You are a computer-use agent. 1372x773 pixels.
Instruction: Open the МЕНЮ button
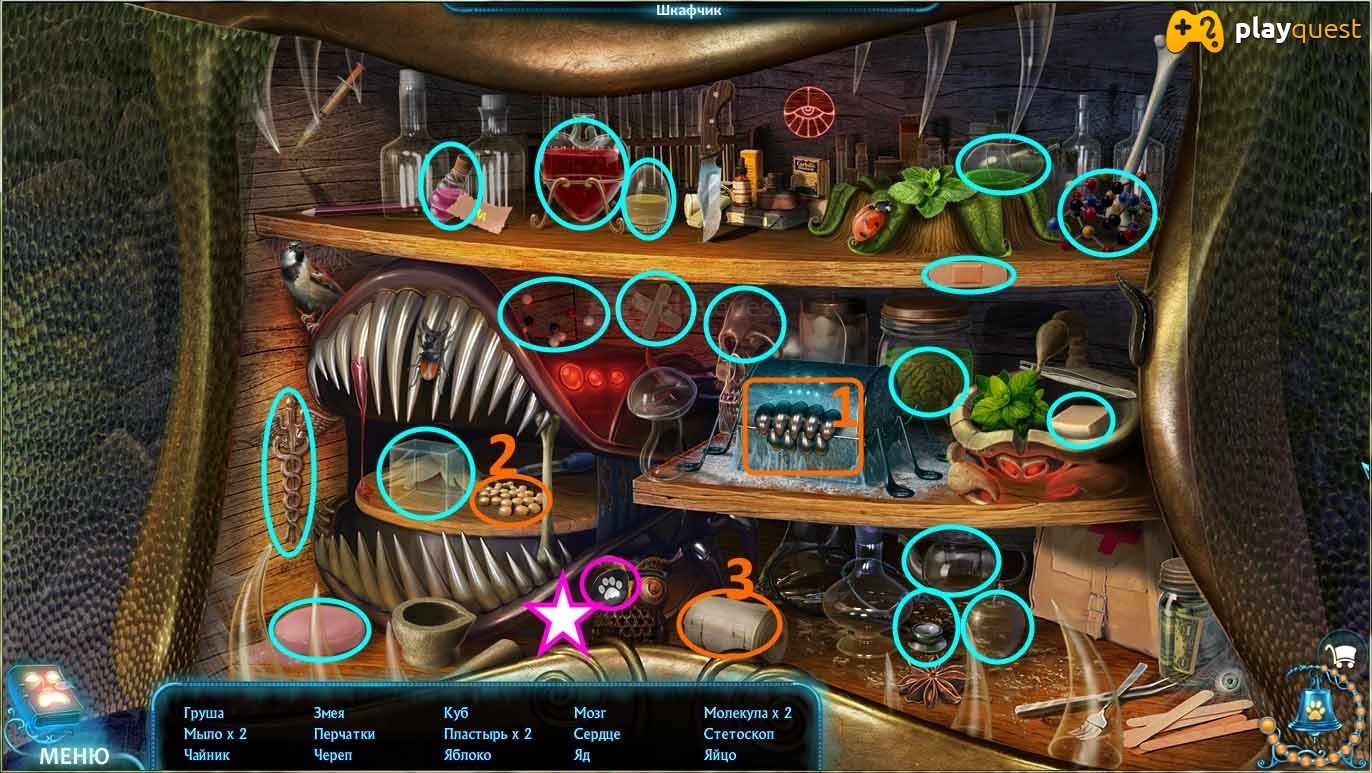pos(74,755)
